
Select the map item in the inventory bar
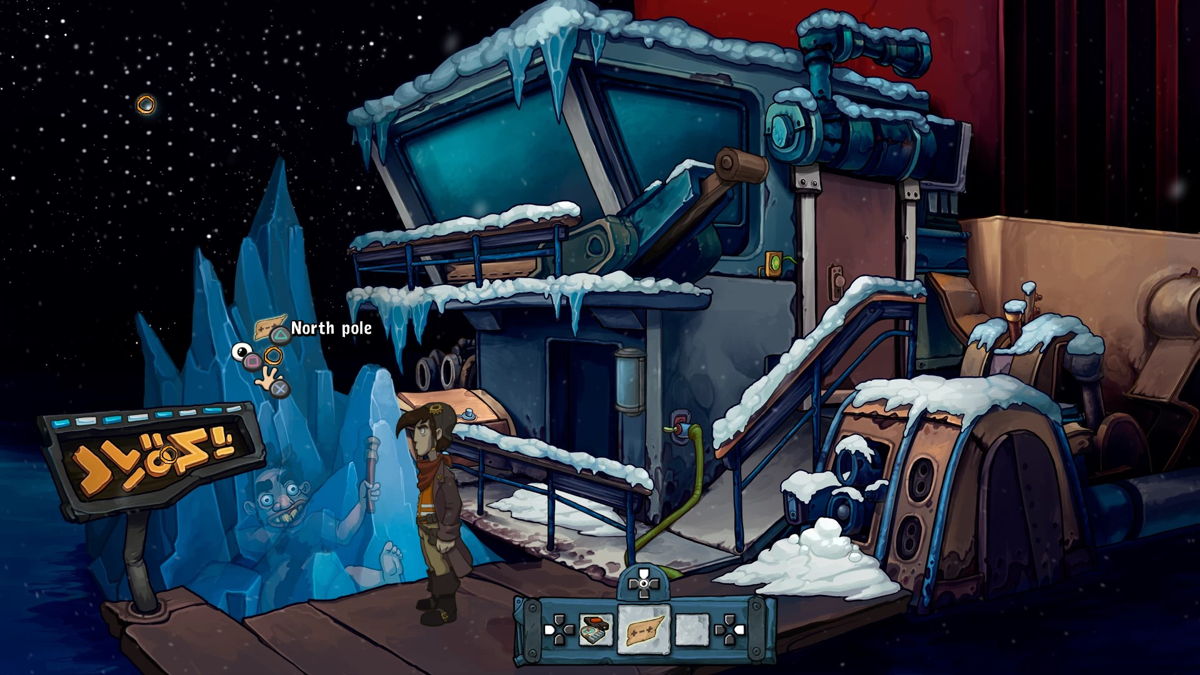[x=645, y=630]
